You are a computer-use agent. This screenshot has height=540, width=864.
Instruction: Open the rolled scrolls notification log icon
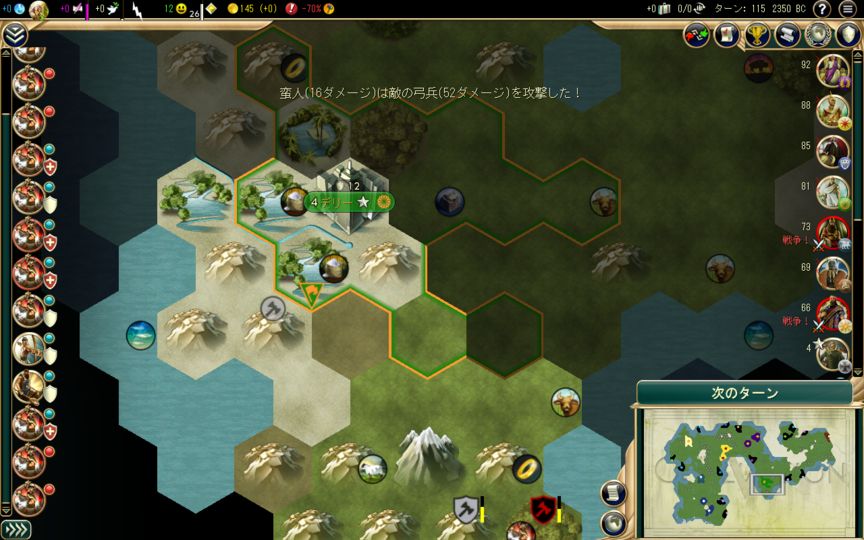[787, 36]
